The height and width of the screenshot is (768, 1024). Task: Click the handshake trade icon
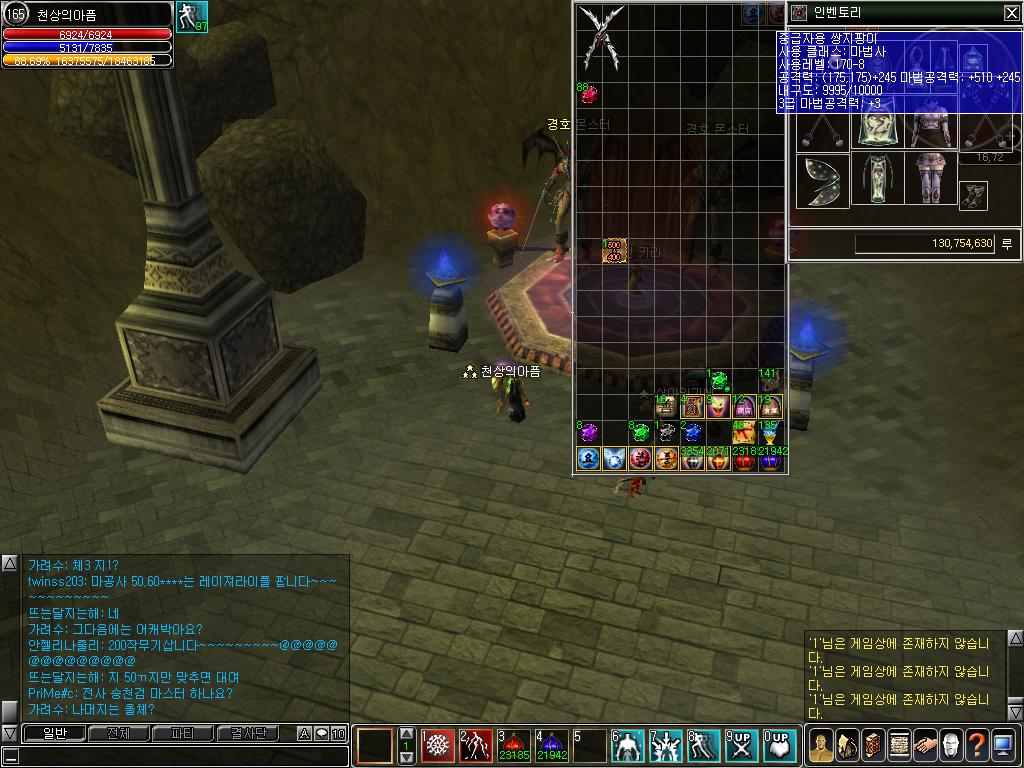tap(924, 745)
